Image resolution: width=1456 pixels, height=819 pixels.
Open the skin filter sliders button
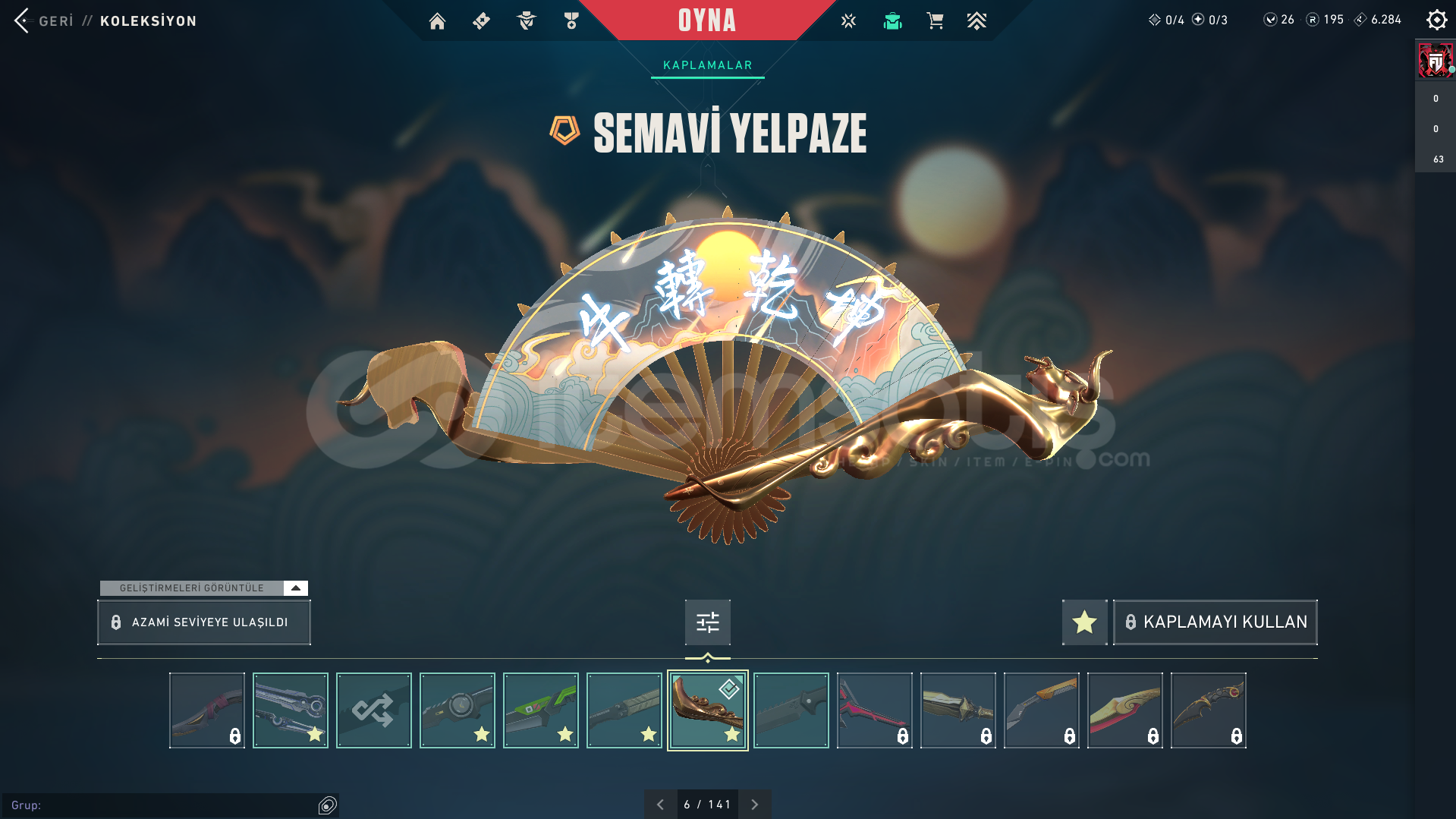coord(707,622)
